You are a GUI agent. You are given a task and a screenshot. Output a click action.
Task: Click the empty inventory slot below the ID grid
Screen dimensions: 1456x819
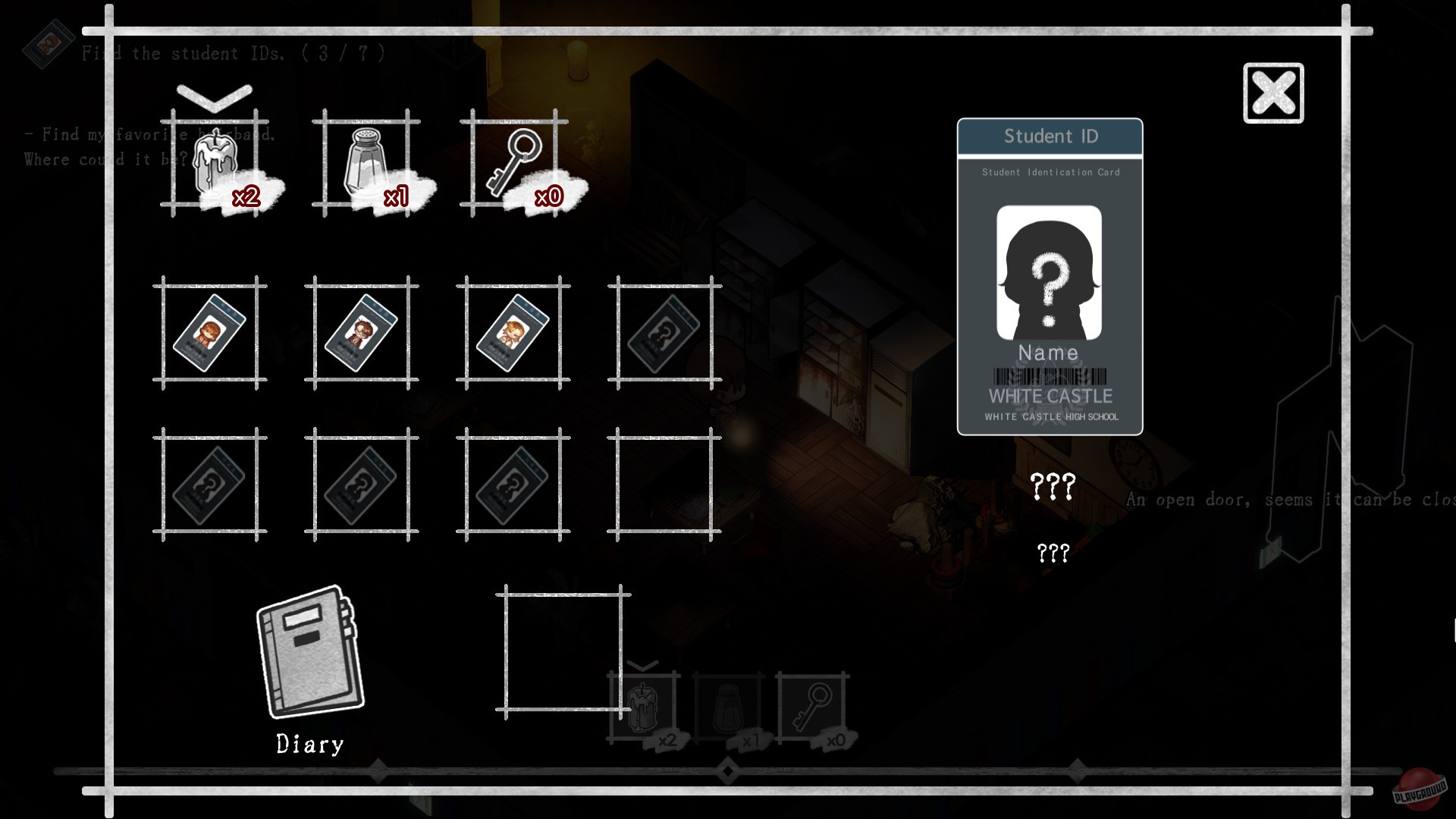tap(563, 654)
